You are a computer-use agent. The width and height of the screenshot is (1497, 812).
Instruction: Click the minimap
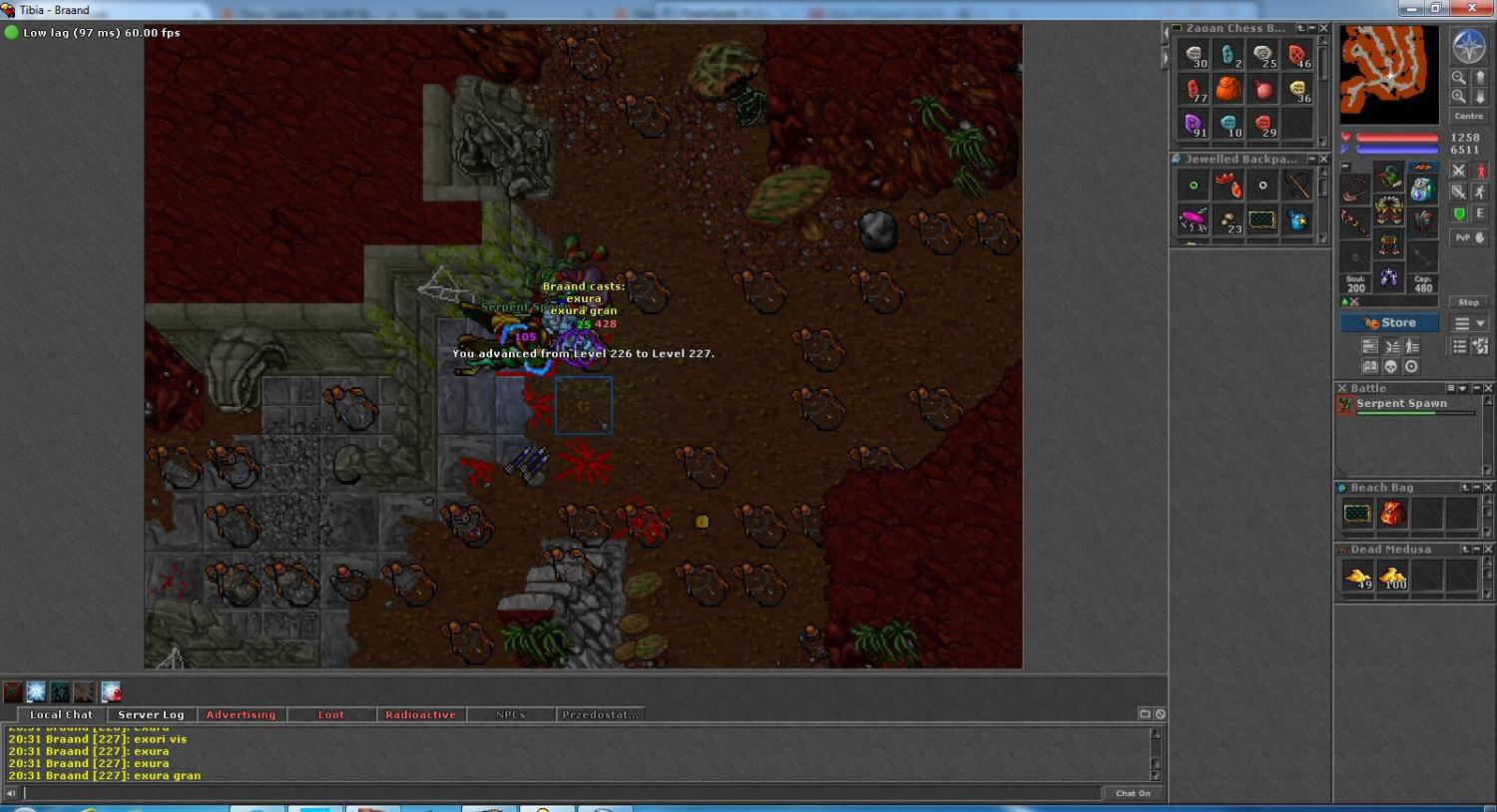point(1389,74)
